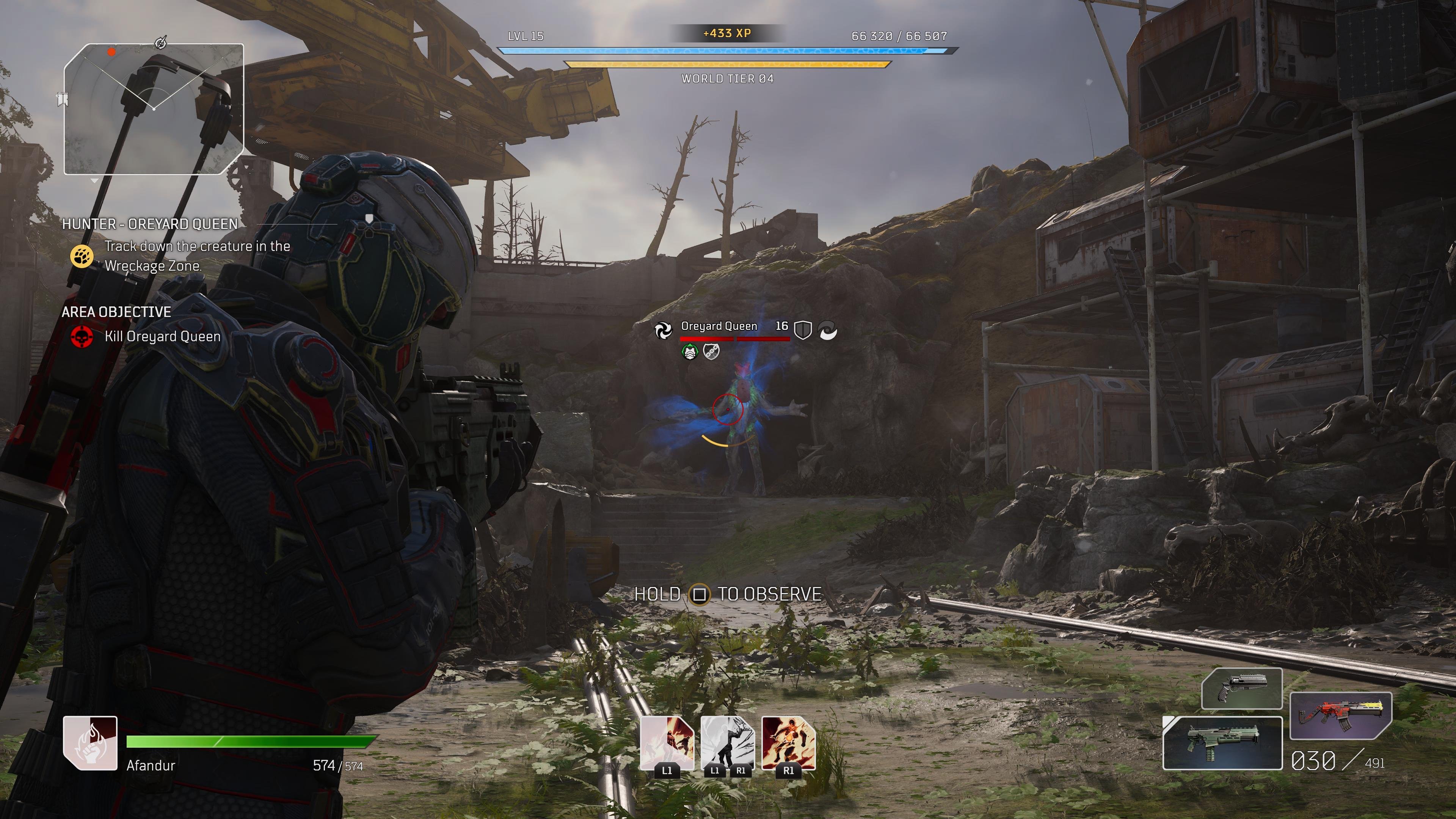Equip the red and yellow rifle slot
The height and width of the screenshot is (819, 1456).
point(1341,715)
